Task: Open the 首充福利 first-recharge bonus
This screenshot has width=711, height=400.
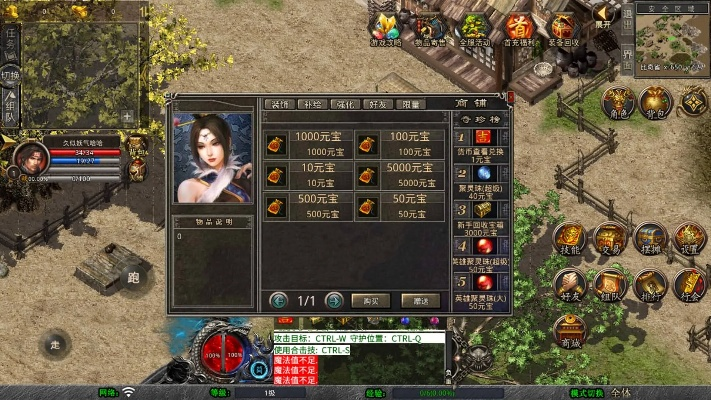Action: (518, 28)
